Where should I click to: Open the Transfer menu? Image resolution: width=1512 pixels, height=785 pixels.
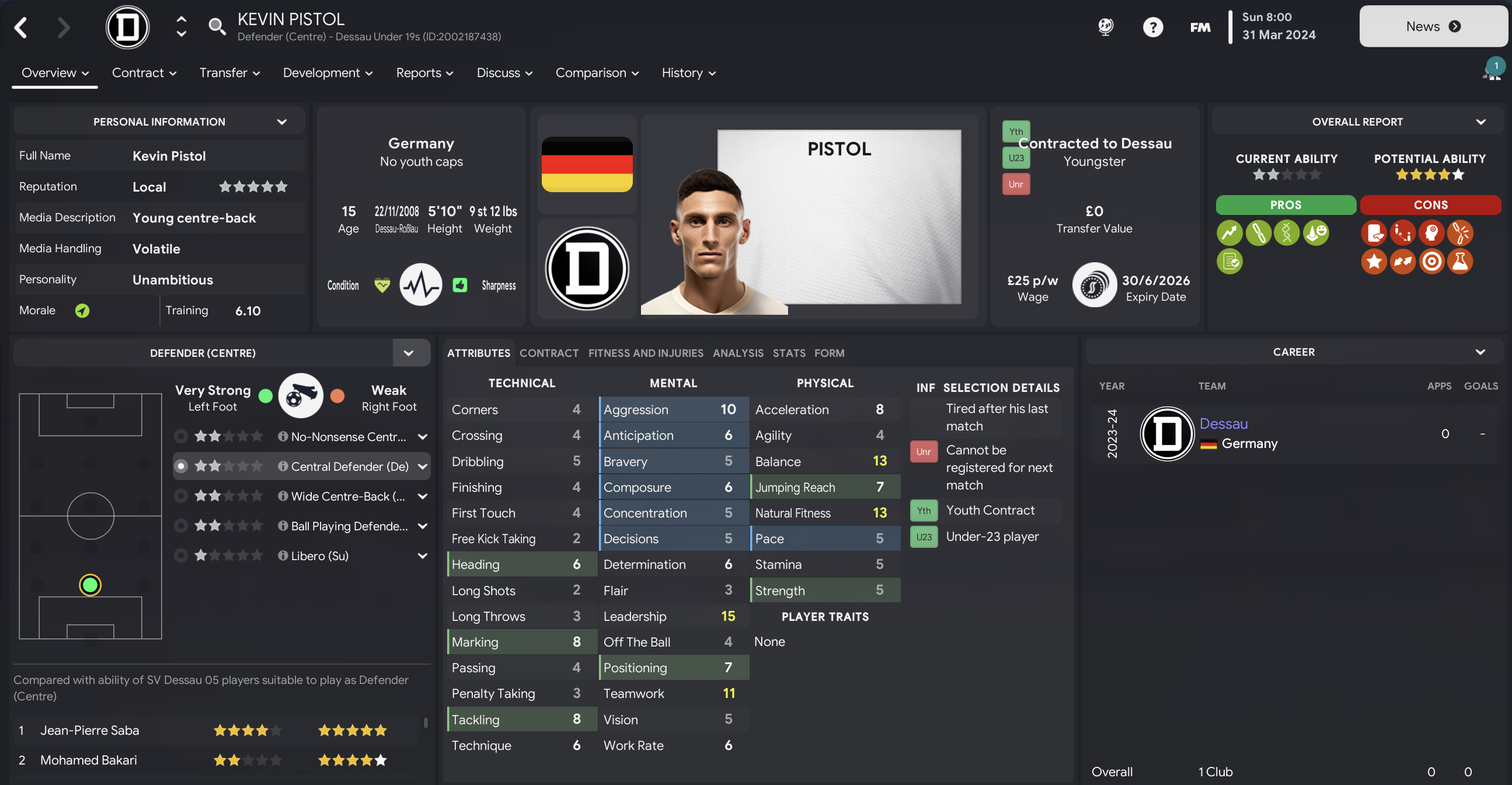point(229,73)
